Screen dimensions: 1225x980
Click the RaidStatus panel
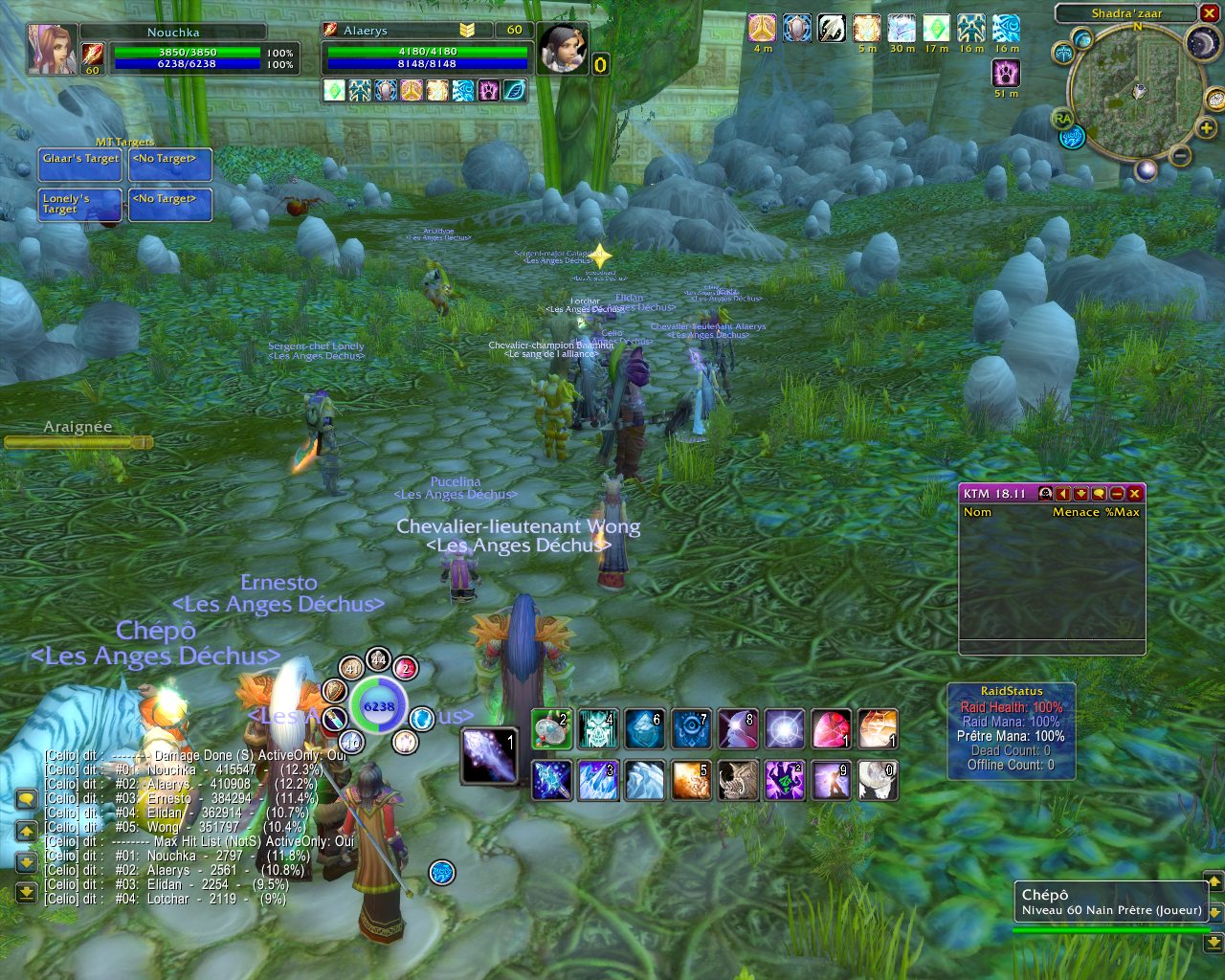(x=1012, y=730)
